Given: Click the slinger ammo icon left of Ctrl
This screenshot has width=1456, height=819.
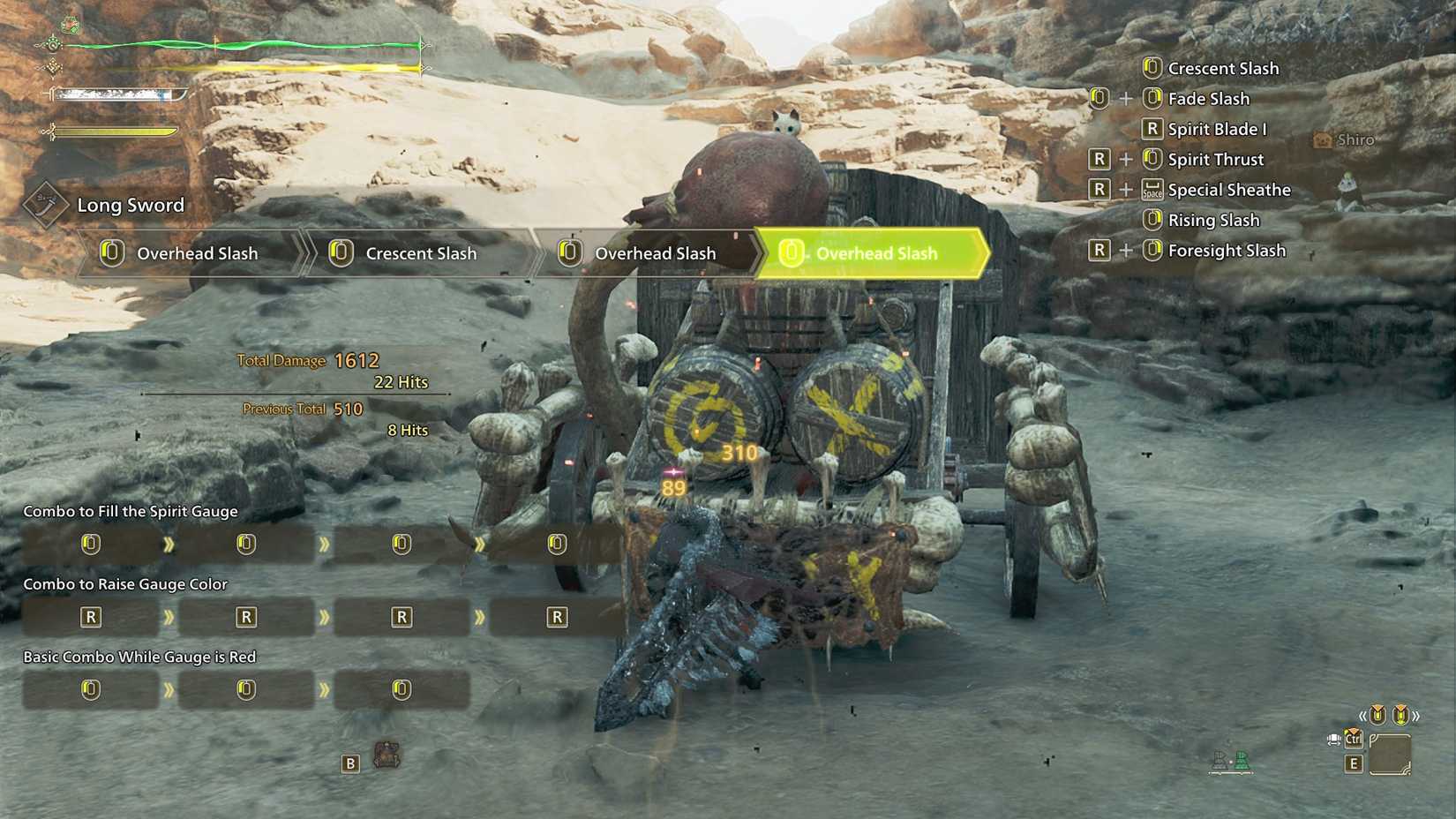Looking at the screenshot, I should coord(1333,739).
